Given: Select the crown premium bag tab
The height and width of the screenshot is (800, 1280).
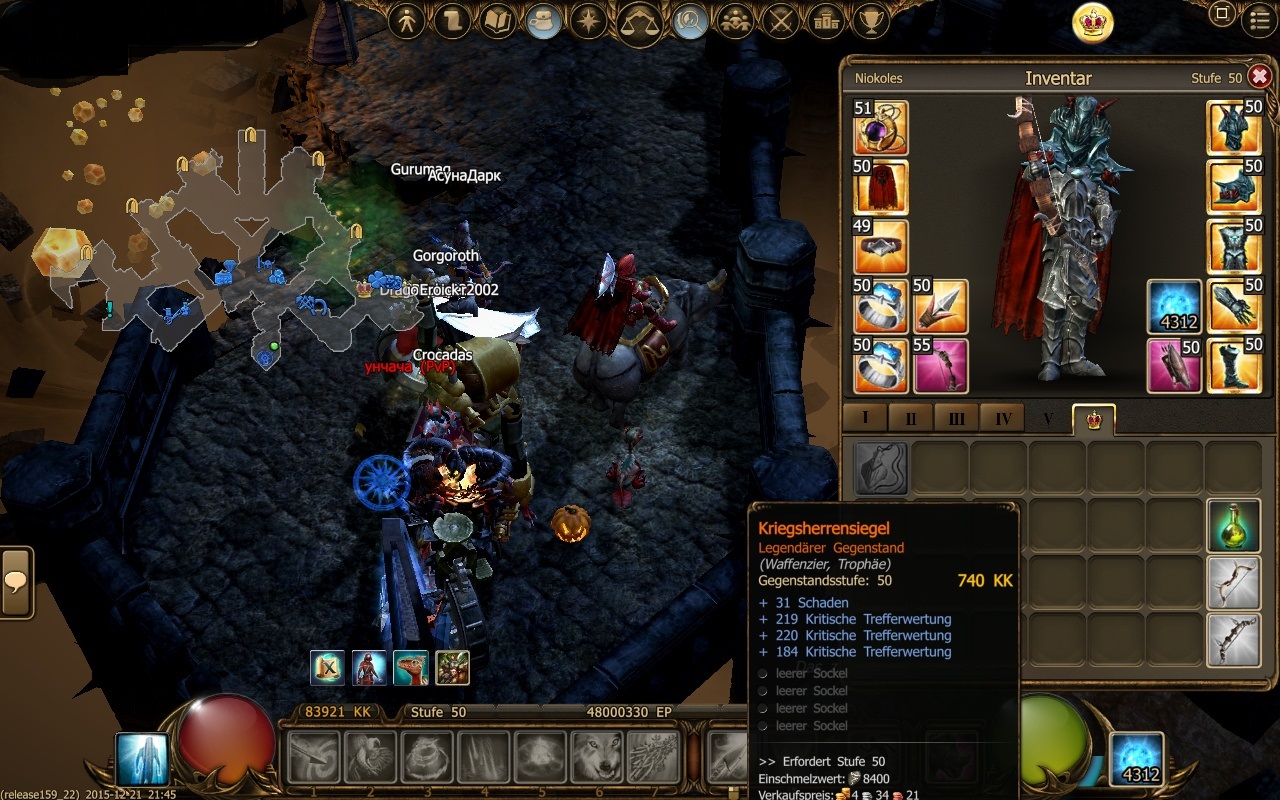Looking at the screenshot, I should tap(1094, 418).
